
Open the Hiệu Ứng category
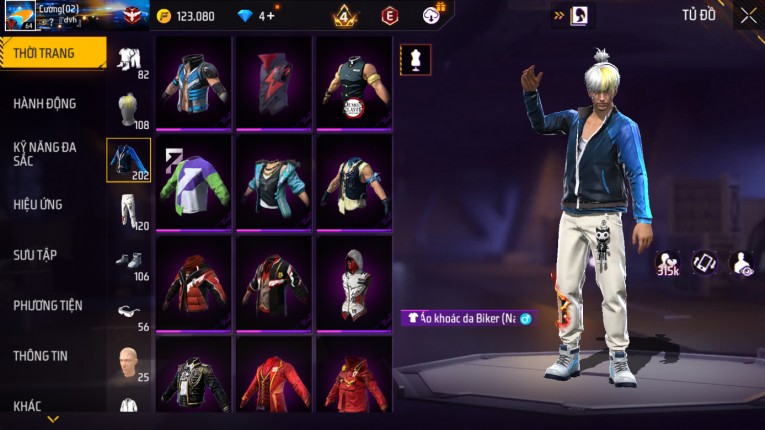(x=38, y=204)
